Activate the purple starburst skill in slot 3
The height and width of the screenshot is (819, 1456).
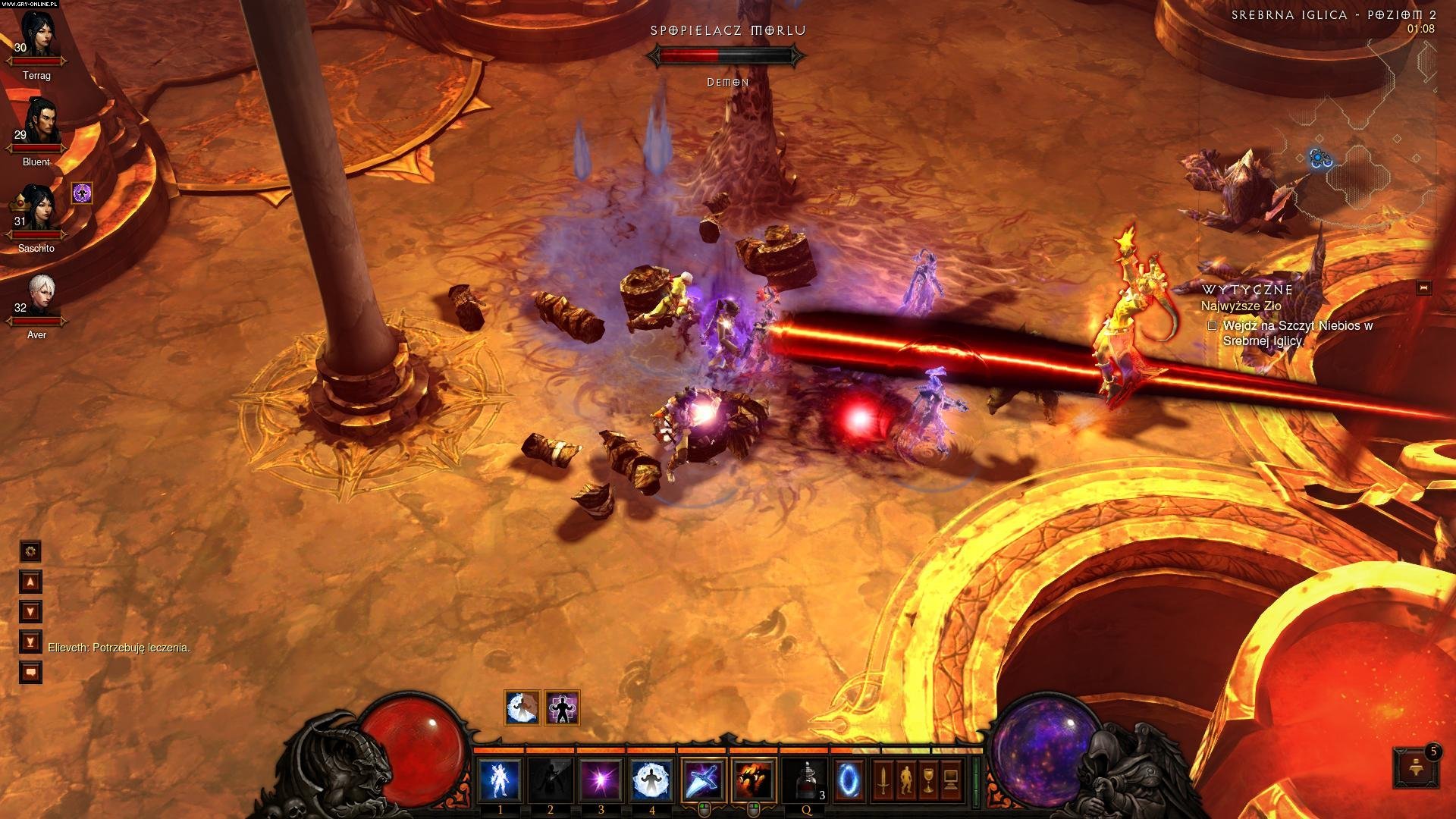601,780
